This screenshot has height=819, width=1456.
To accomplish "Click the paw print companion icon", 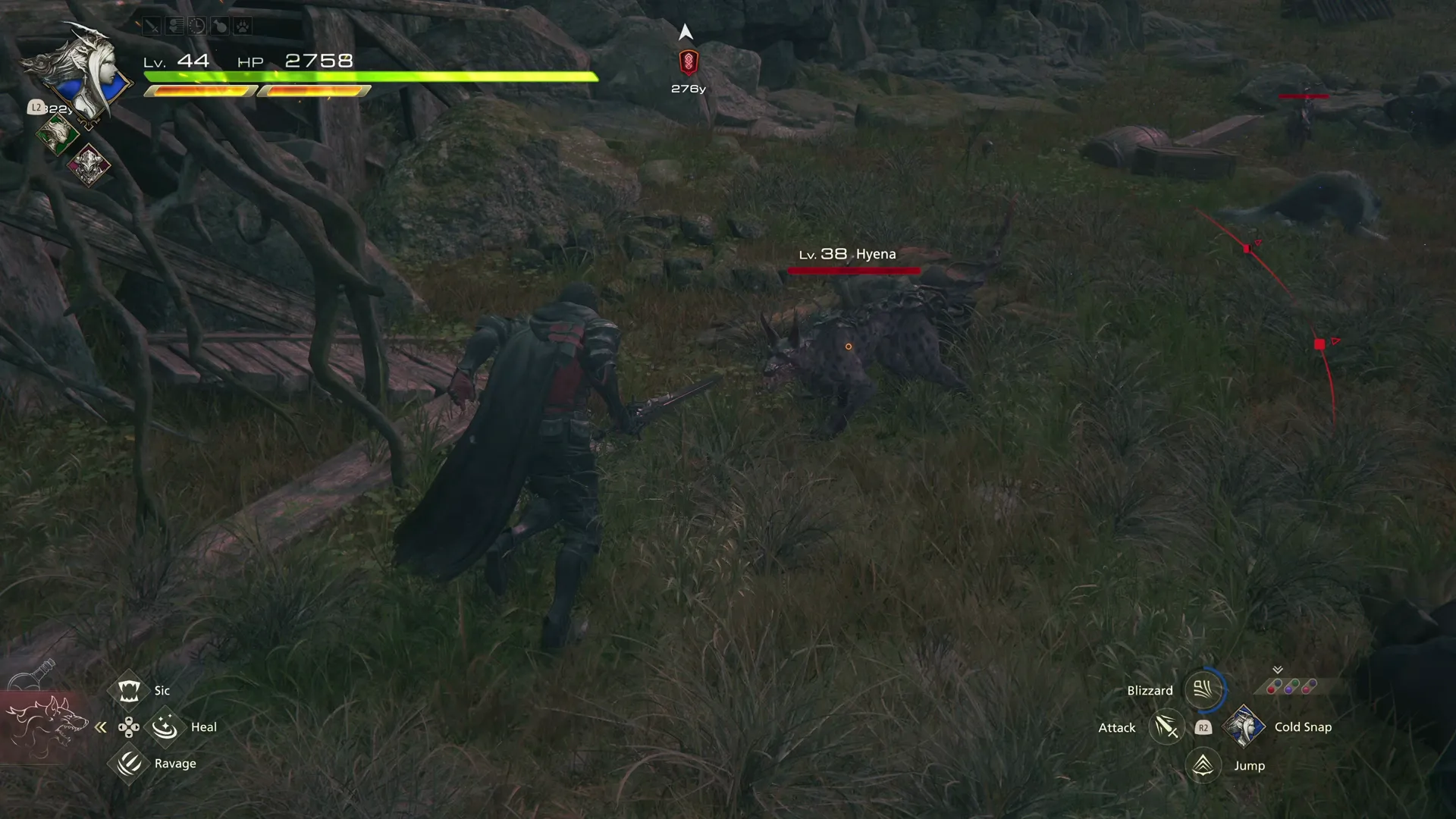I will [243, 26].
